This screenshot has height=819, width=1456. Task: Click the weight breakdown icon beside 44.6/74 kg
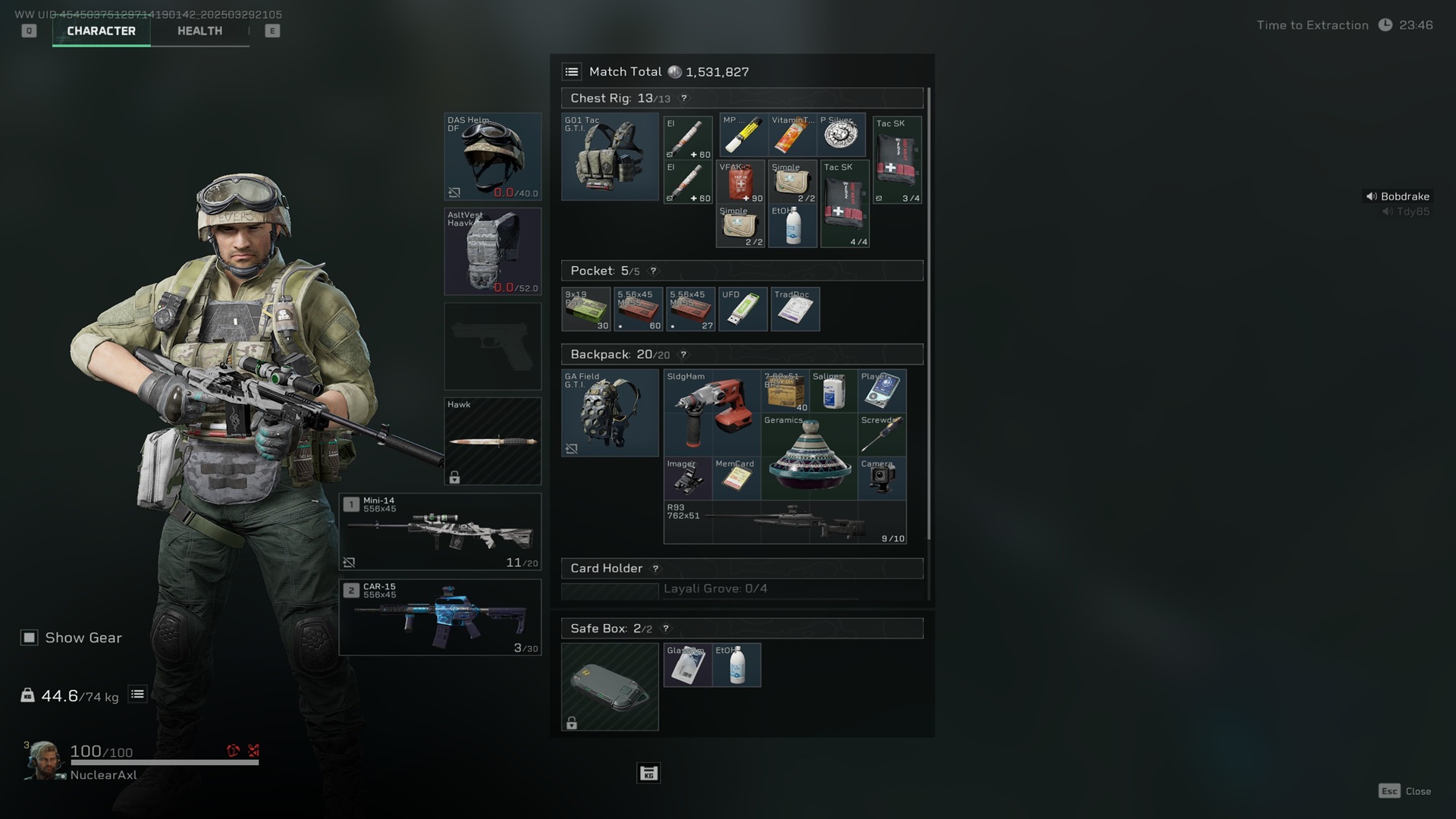click(136, 693)
